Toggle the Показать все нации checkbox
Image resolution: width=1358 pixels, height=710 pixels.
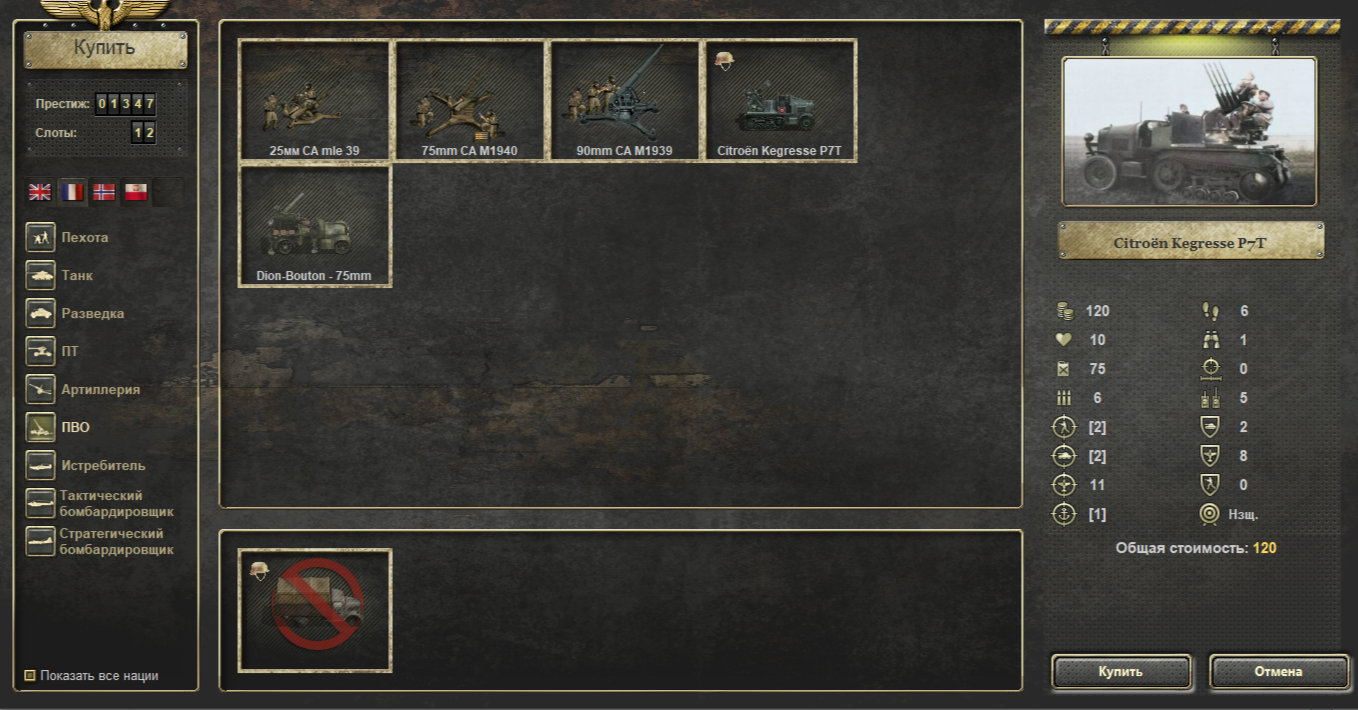pyautogui.click(x=30, y=676)
